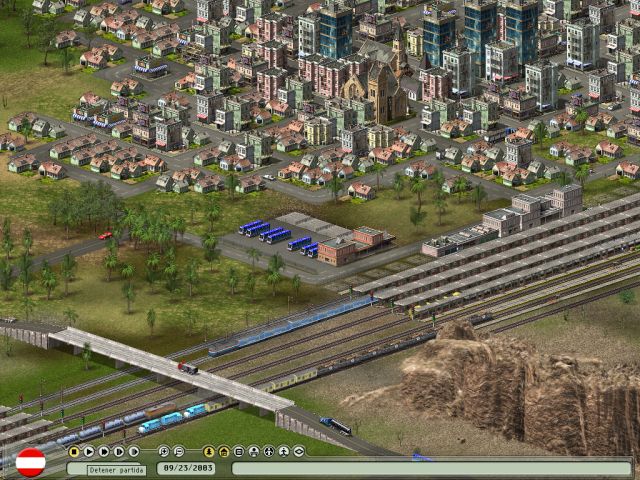Zoom out with the magnifier minus
Image resolution: width=640 pixels, height=480 pixels.
click(x=178, y=452)
